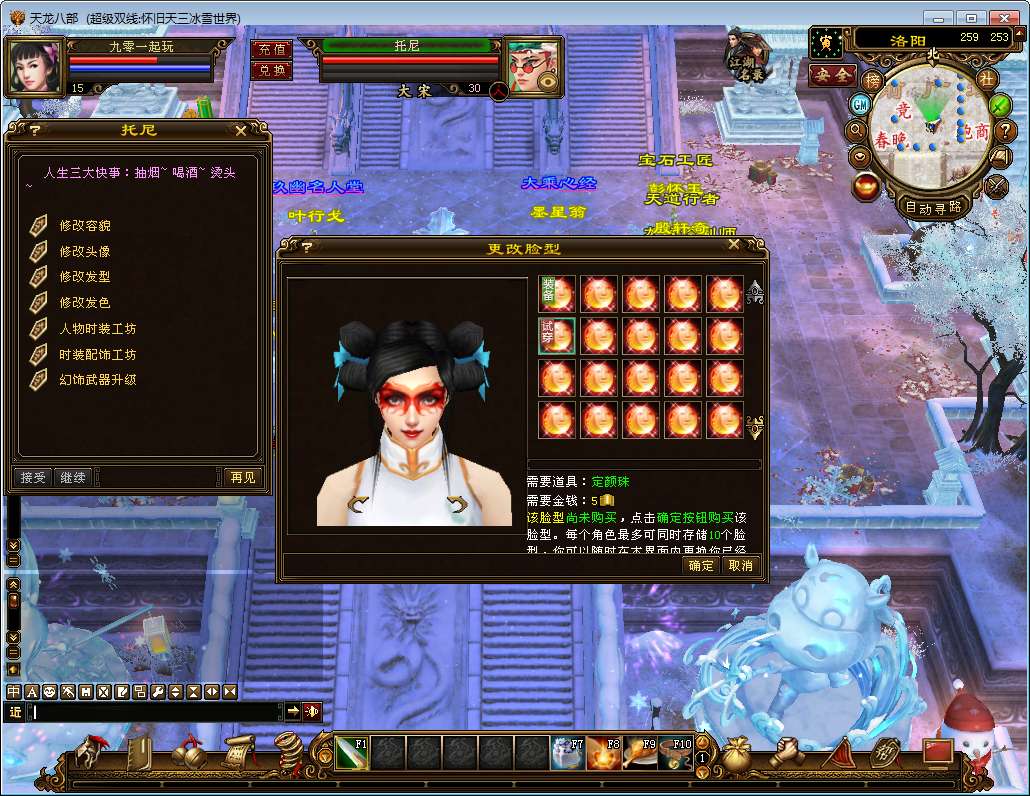
Task: Close the 更改脸型 window
Action: coord(734,245)
